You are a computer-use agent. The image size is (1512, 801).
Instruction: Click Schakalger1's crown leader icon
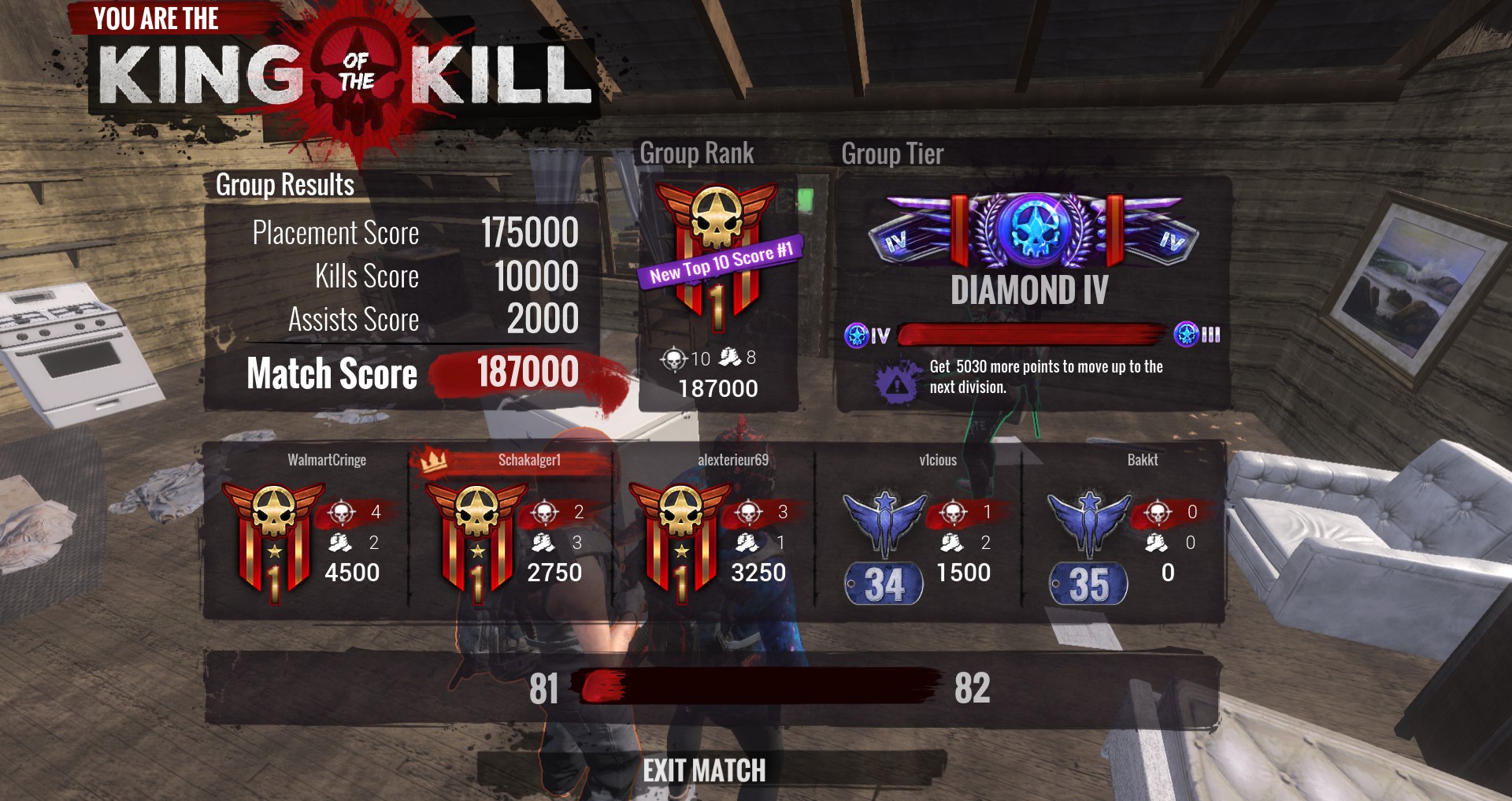(432, 461)
